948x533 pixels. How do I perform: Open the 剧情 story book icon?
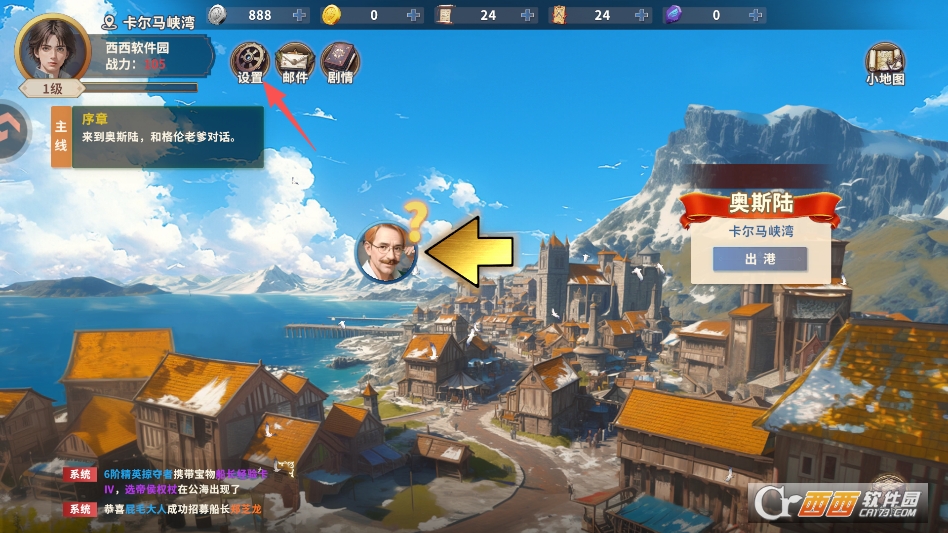(340, 61)
